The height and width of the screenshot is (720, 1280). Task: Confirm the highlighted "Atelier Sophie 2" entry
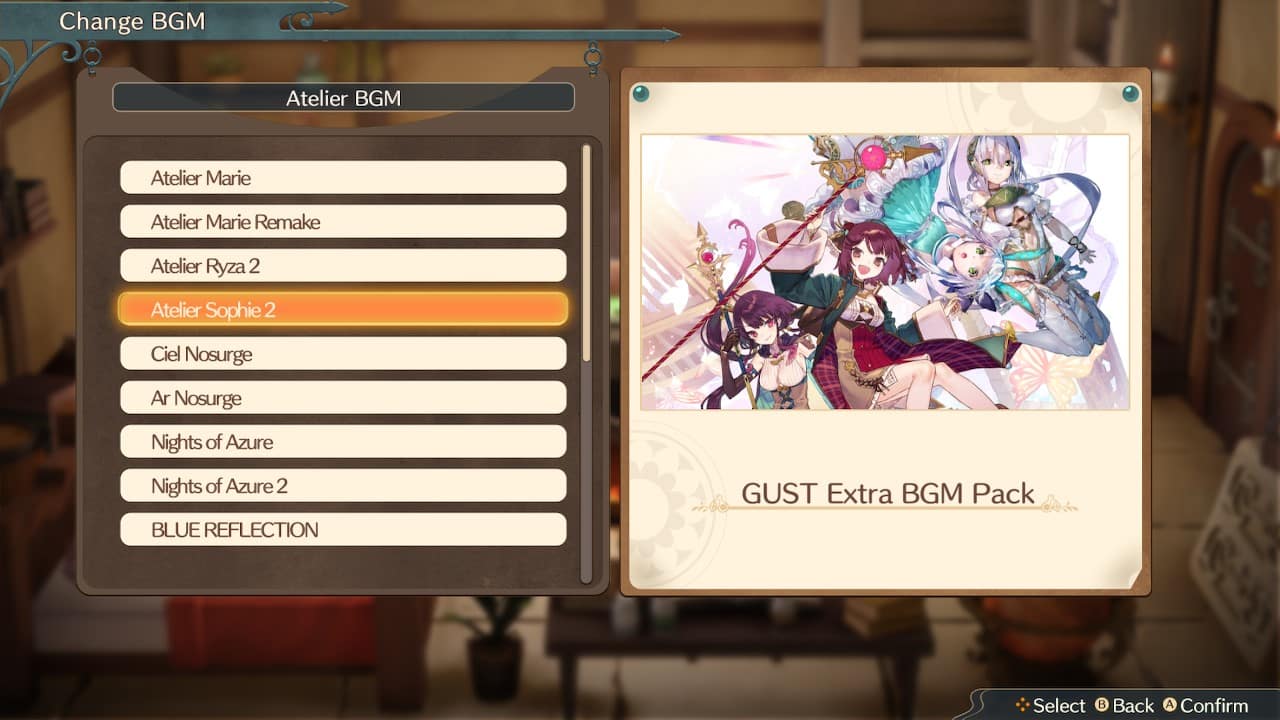click(x=343, y=309)
